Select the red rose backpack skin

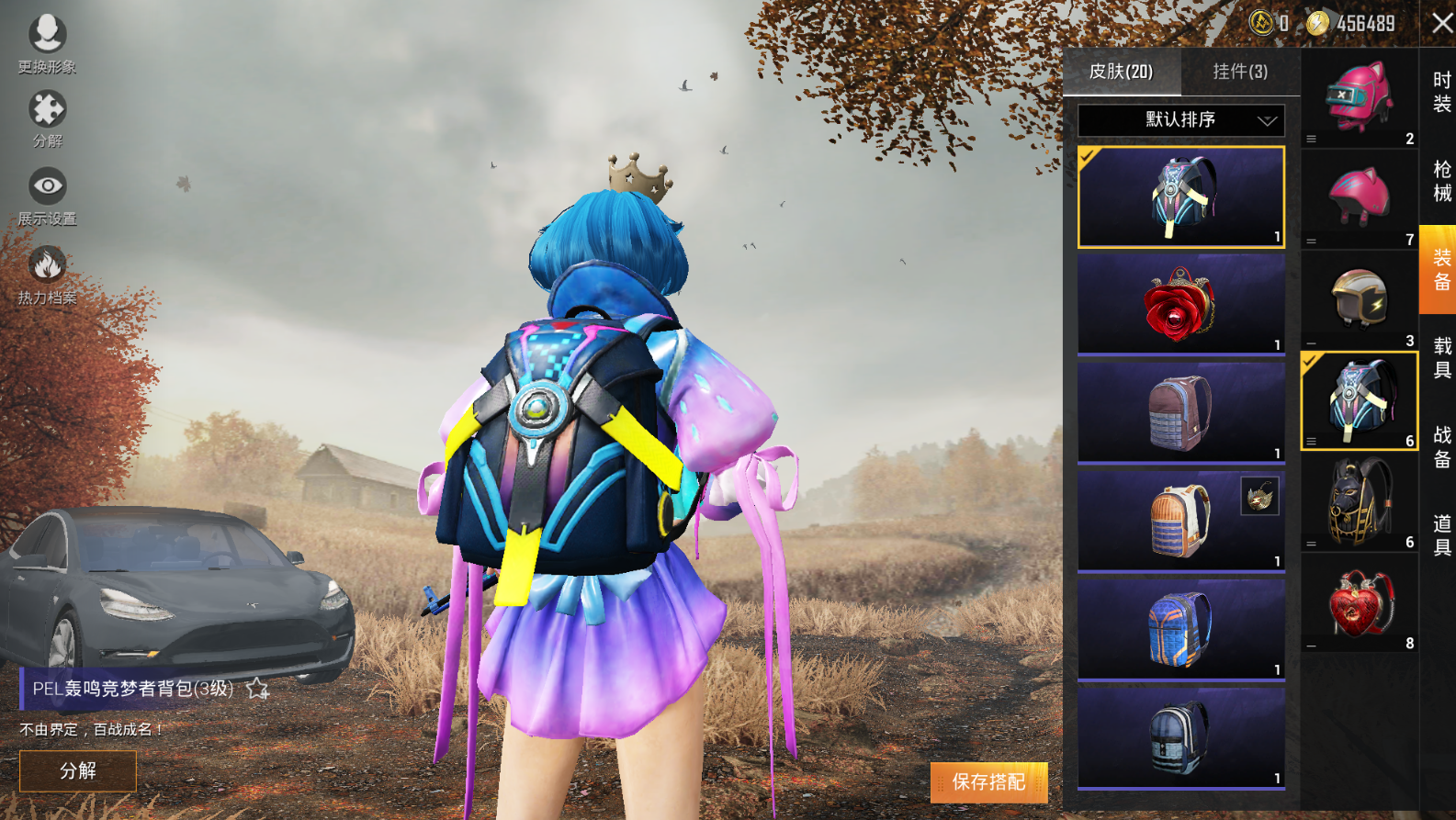click(1181, 304)
